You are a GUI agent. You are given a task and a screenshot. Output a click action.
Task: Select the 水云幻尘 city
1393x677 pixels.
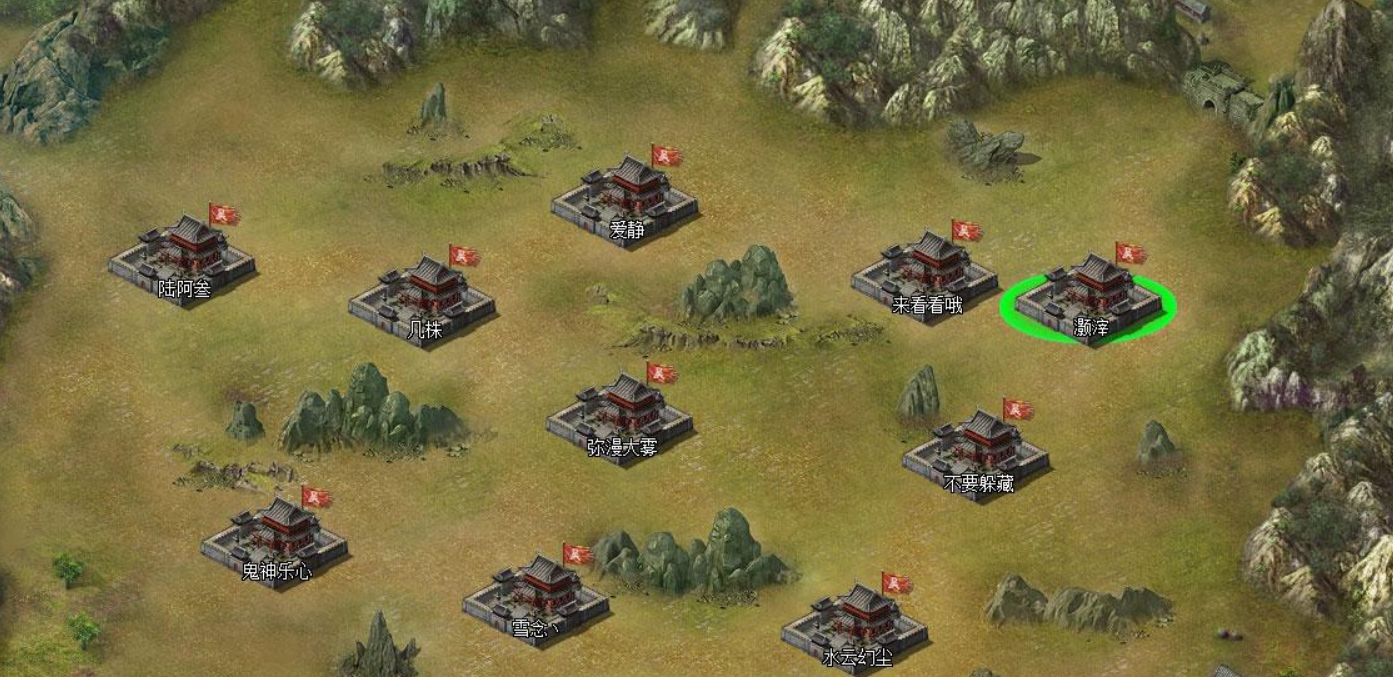(x=855, y=627)
